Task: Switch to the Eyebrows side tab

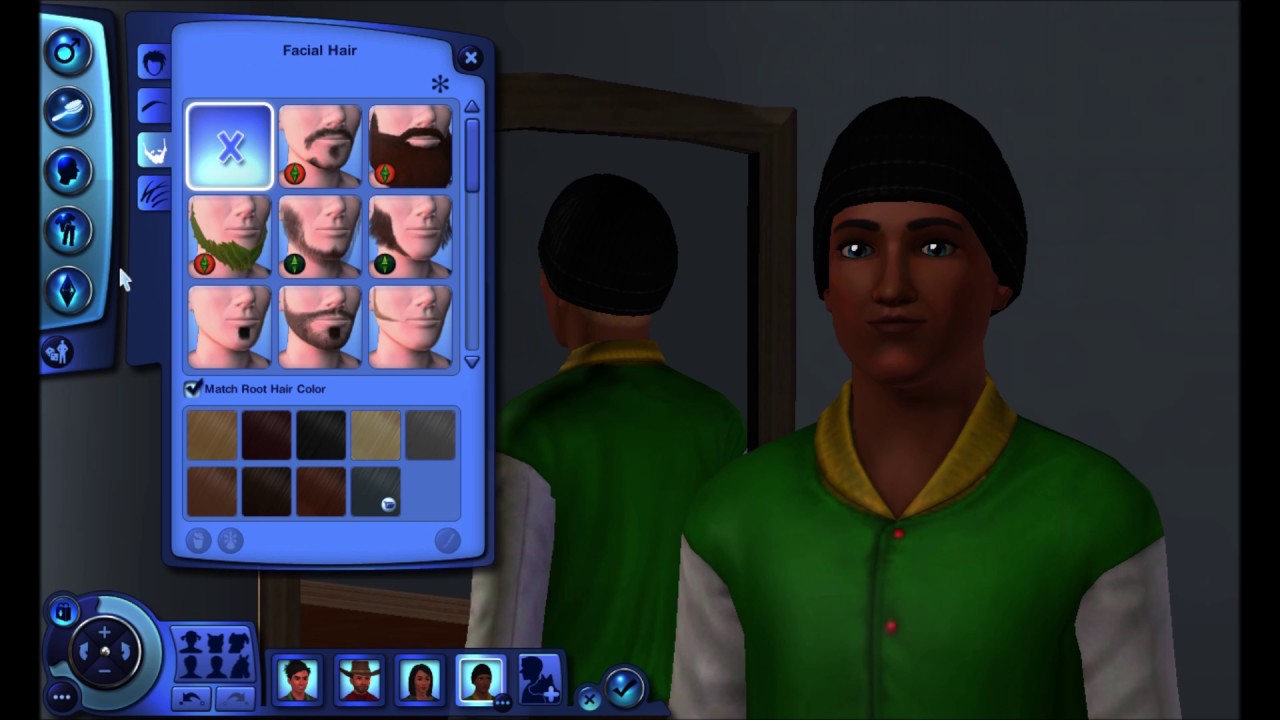Action: click(154, 105)
